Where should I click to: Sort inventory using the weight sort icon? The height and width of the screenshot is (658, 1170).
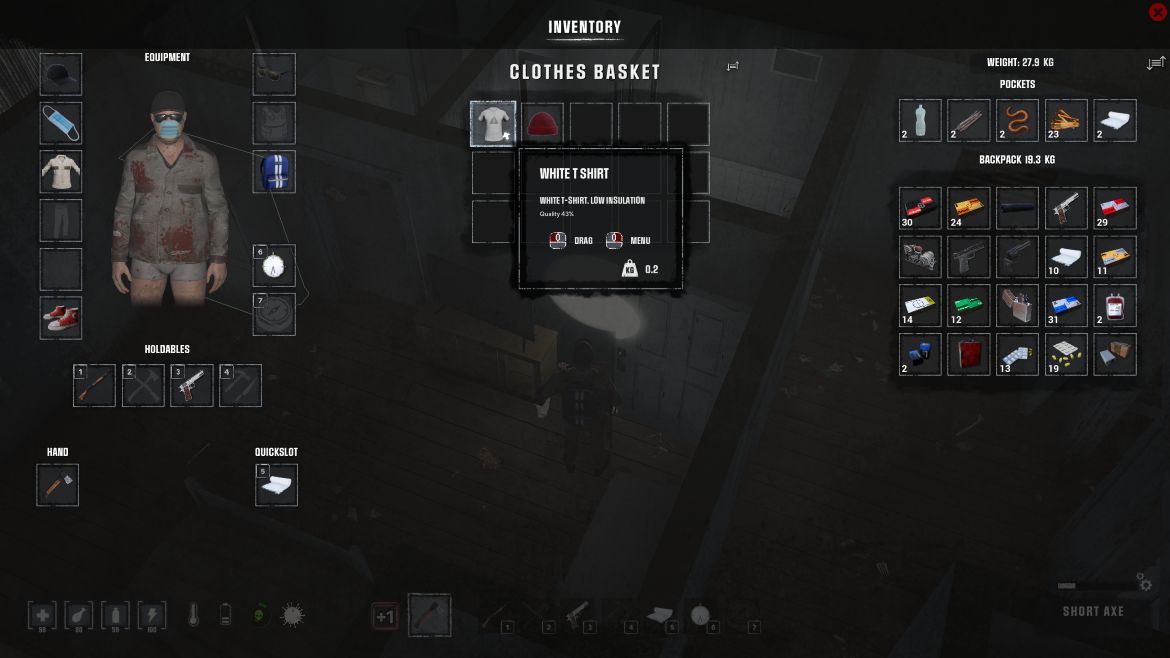coord(1155,63)
